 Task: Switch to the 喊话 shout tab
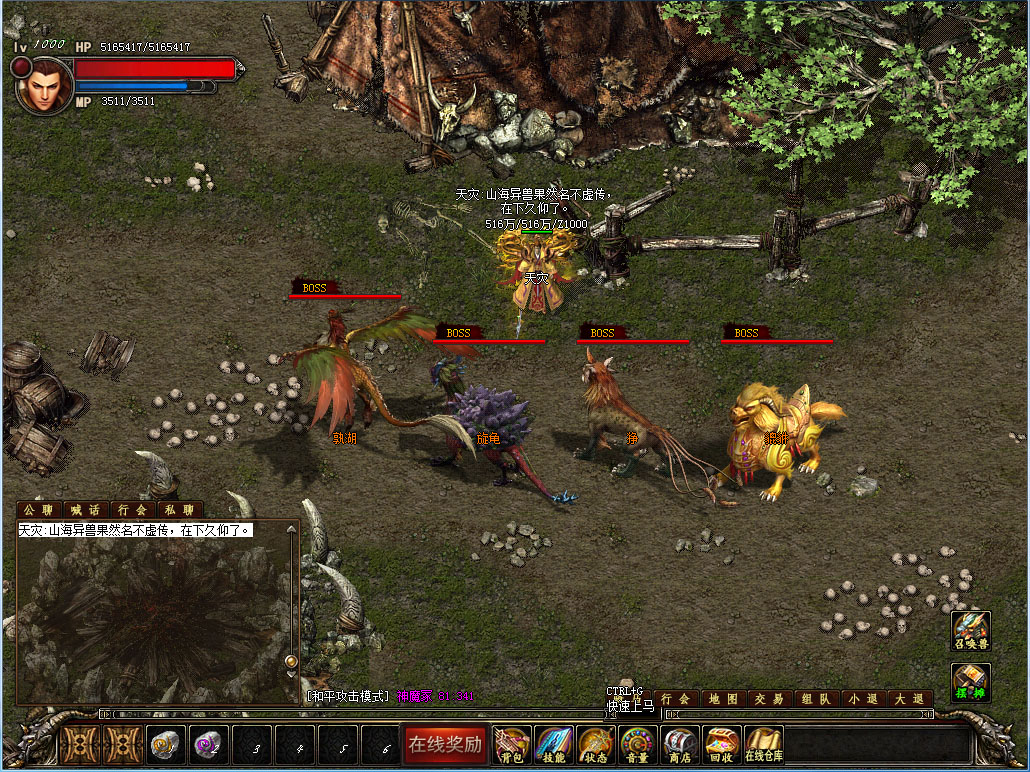pos(87,510)
